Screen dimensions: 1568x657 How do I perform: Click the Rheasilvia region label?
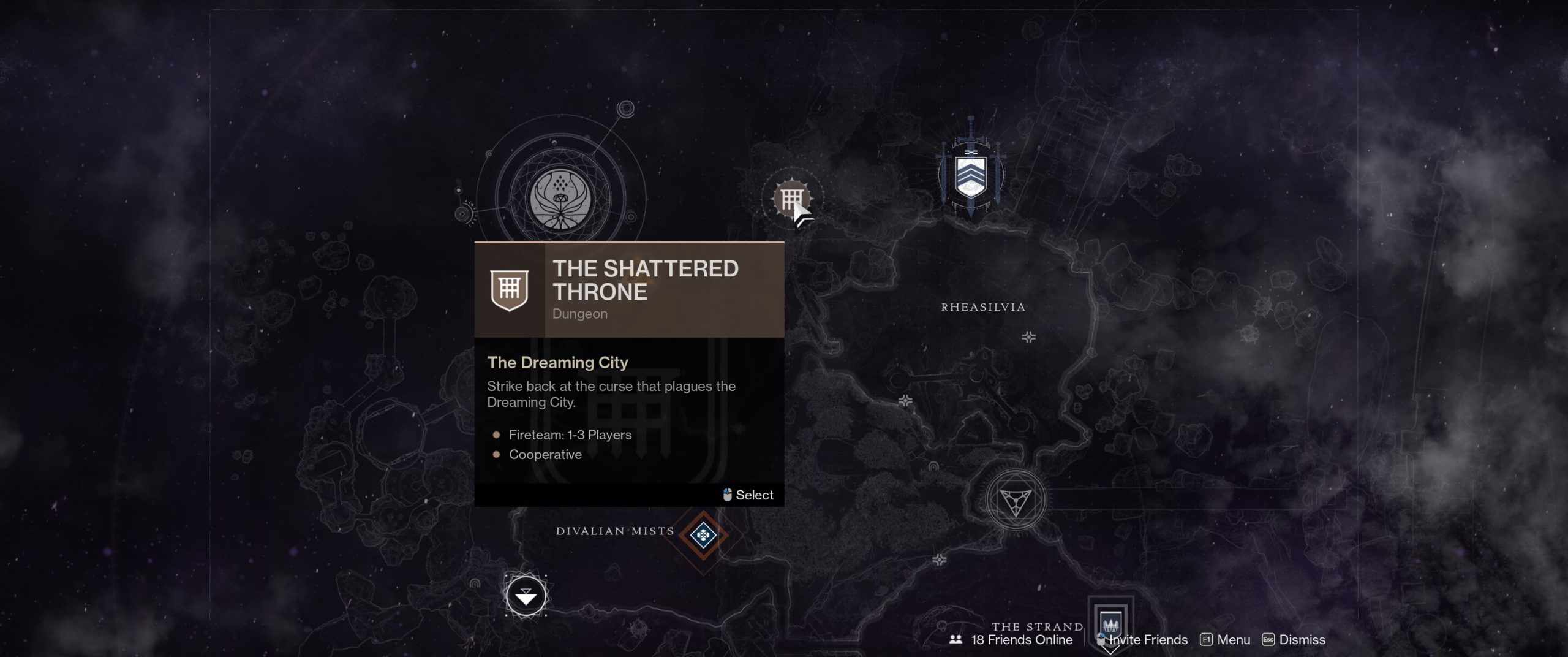coord(982,307)
